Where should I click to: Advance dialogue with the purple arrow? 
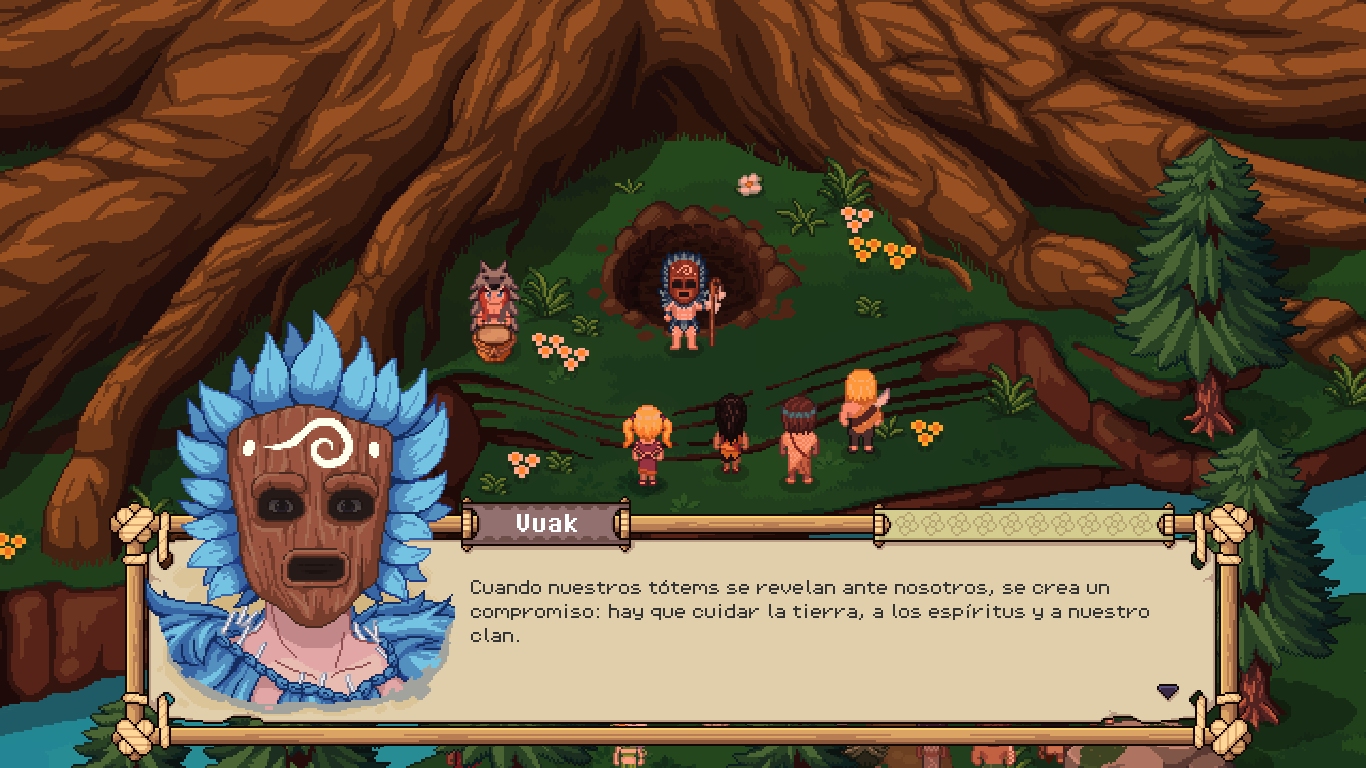point(1167,691)
